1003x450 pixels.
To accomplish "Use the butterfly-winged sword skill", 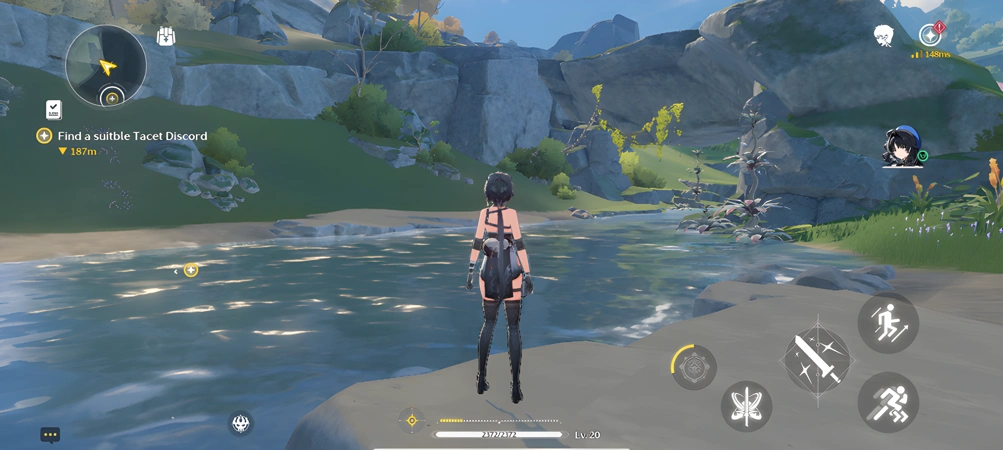I will 746,407.
